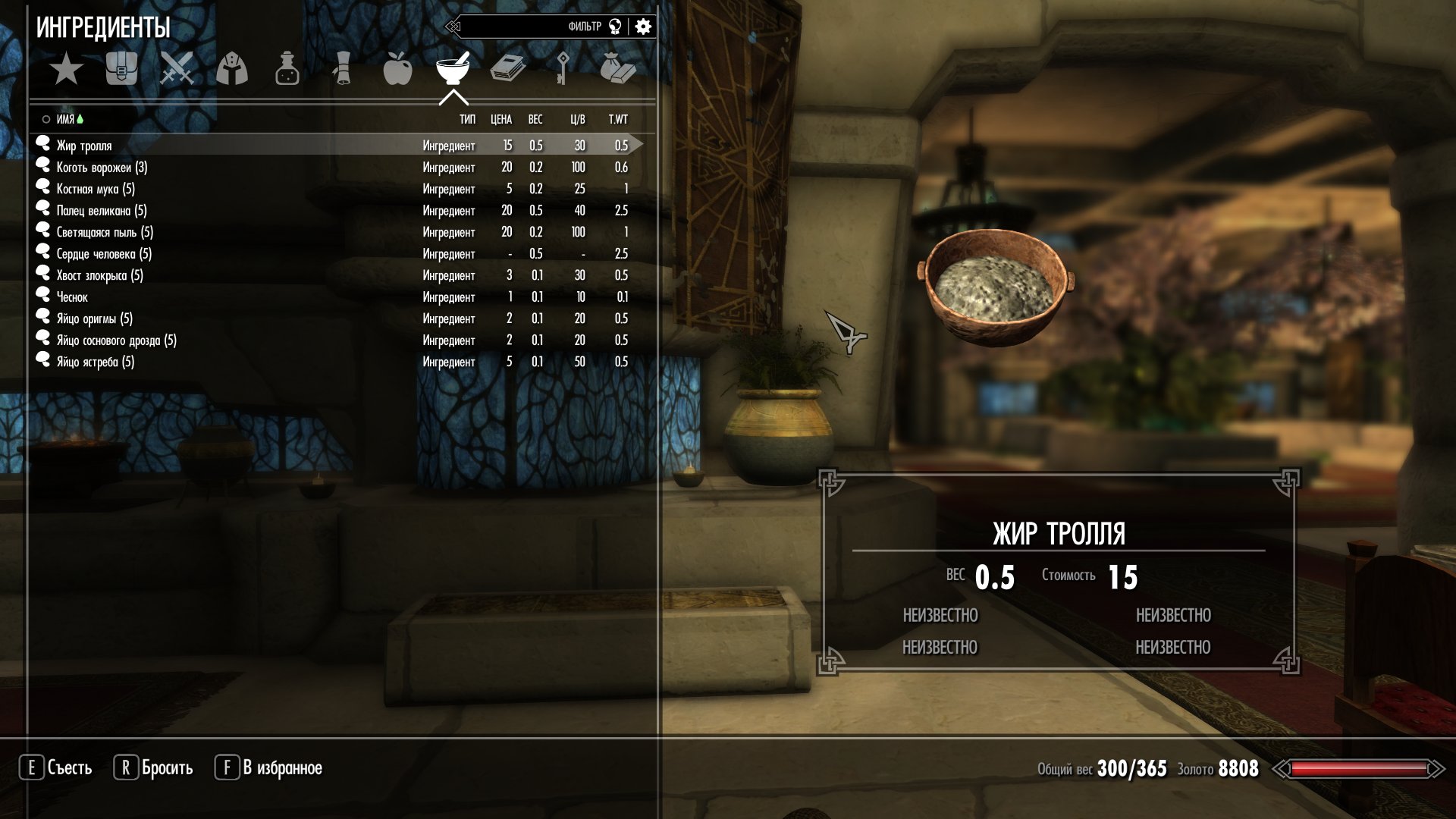Viewport: 1456px width, 819px height.
Task: Open the keys category tab
Action: click(x=563, y=70)
